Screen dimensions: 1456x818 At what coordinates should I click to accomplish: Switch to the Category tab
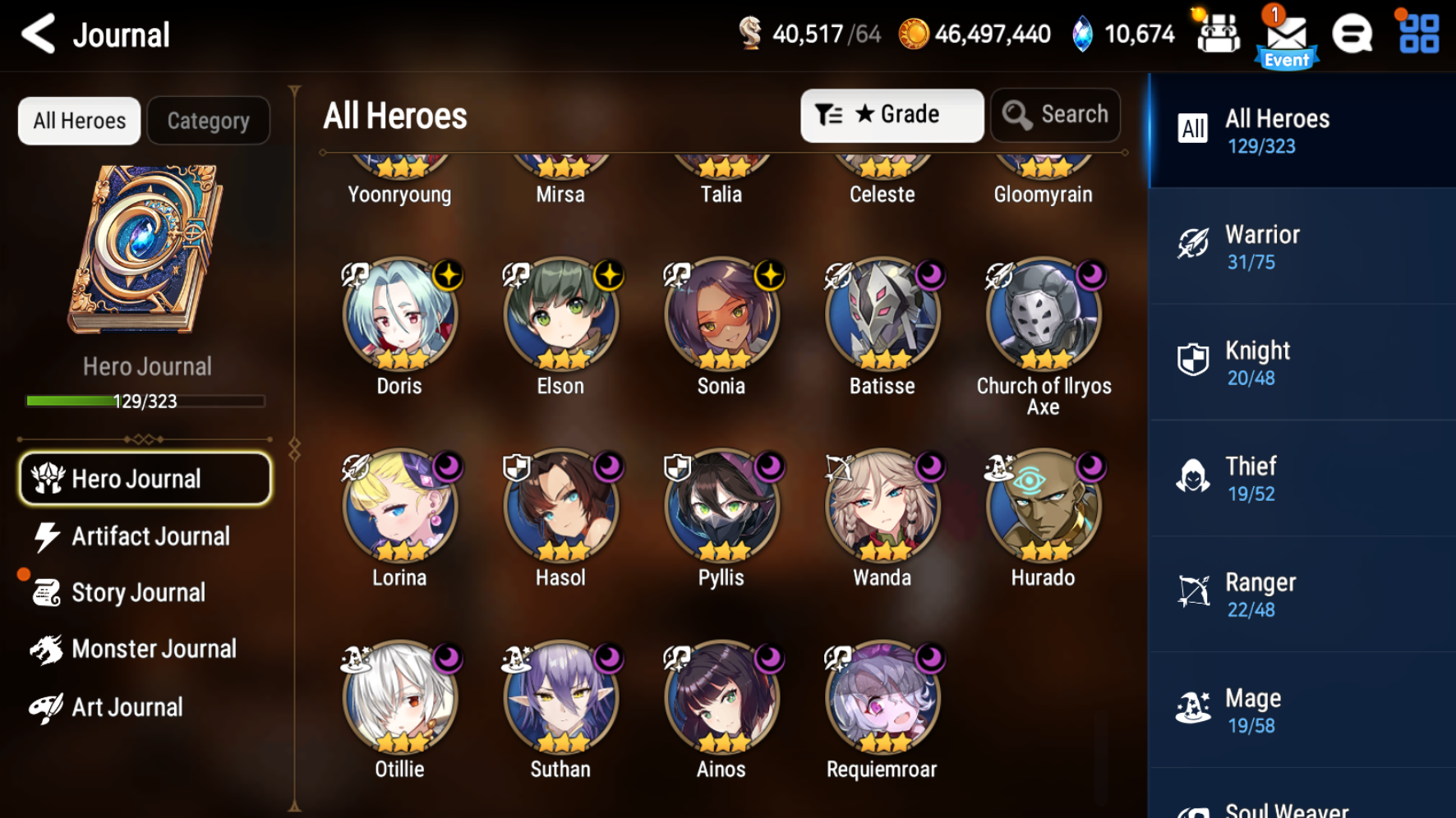208,122
